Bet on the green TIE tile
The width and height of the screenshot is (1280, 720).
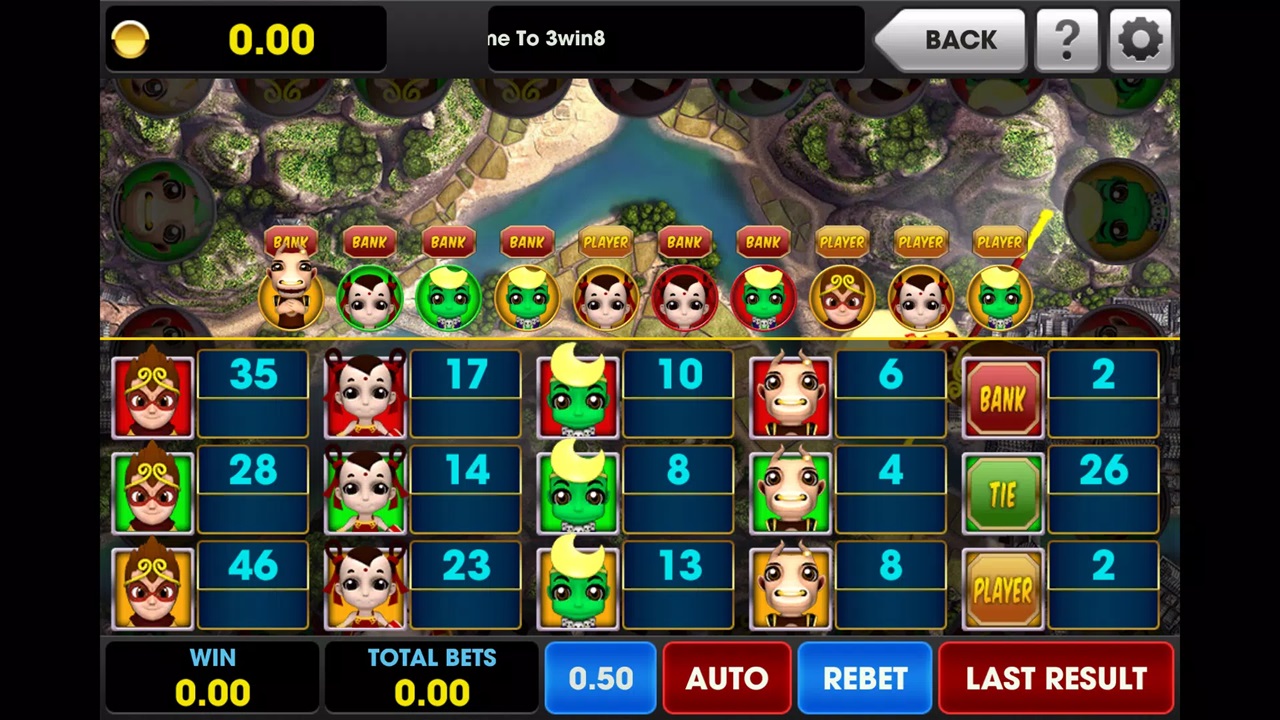pyautogui.click(x=1003, y=494)
